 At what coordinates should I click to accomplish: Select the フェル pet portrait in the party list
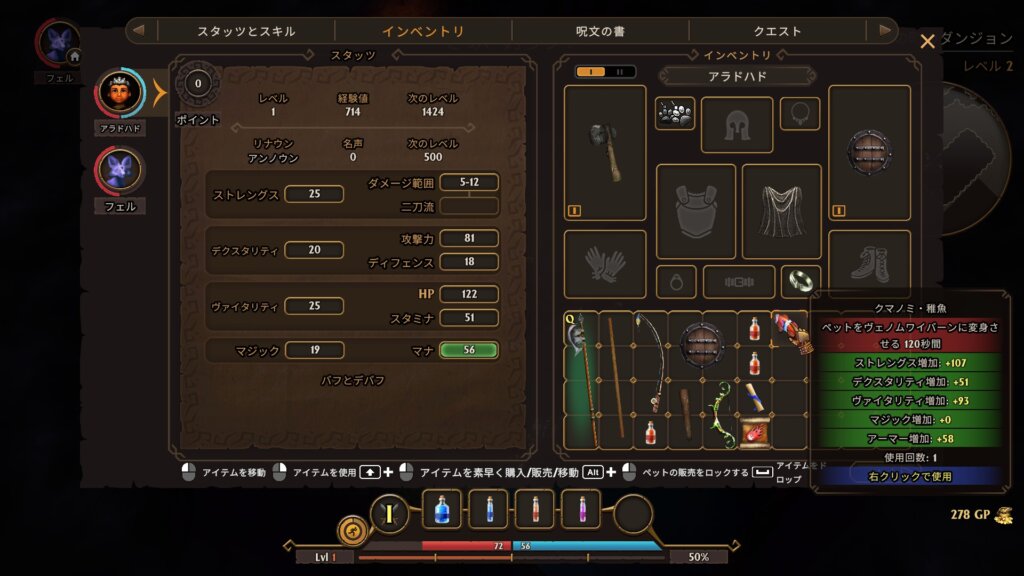click(x=120, y=171)
